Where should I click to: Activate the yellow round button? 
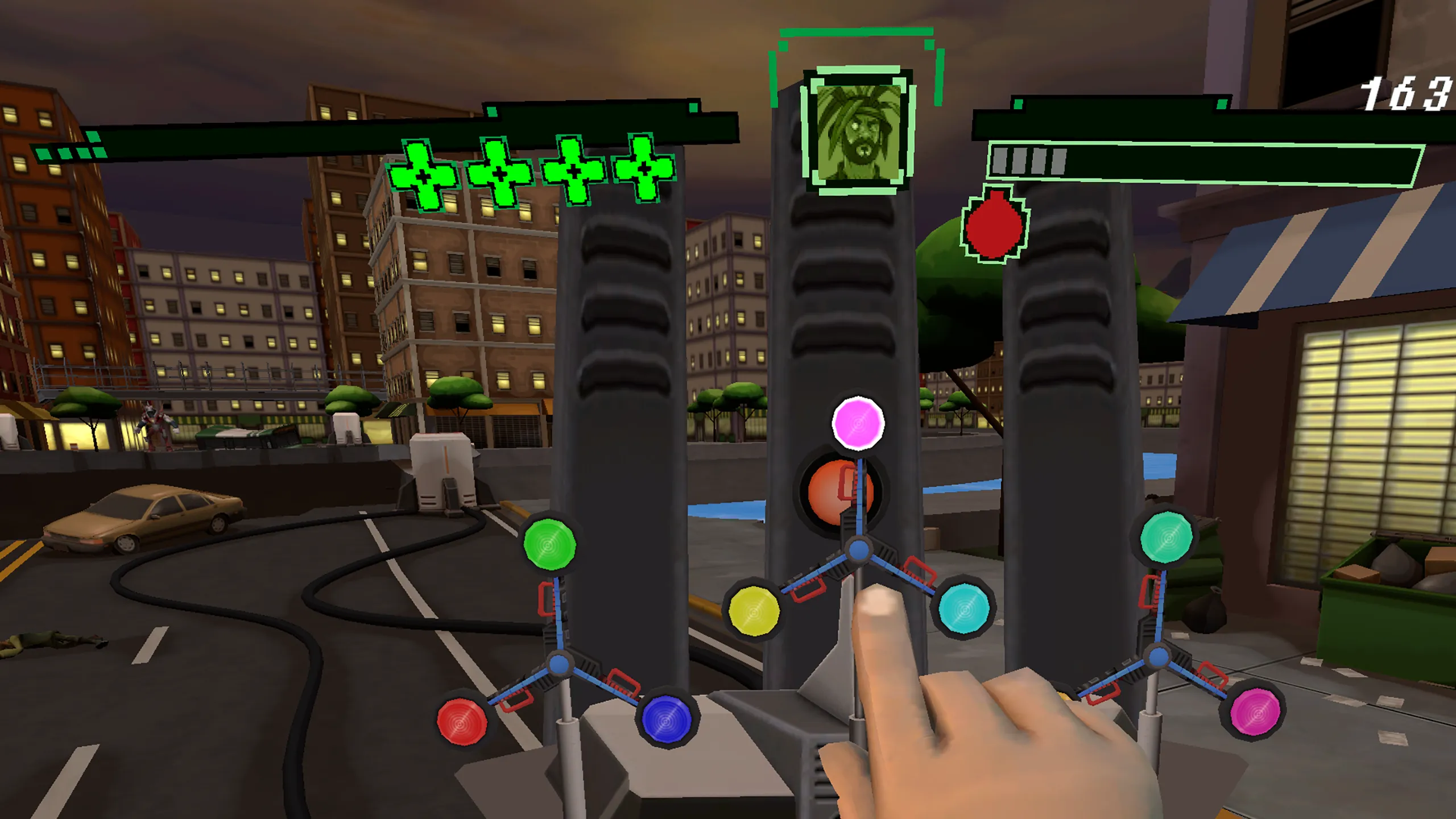(754, 611)
